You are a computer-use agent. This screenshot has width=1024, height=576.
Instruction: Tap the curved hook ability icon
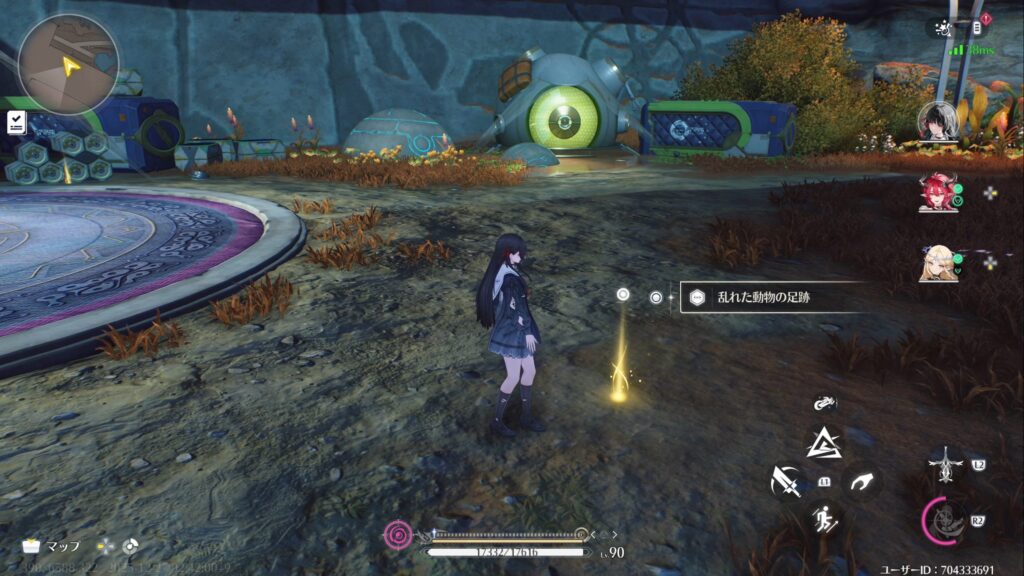tap(860, 482)
